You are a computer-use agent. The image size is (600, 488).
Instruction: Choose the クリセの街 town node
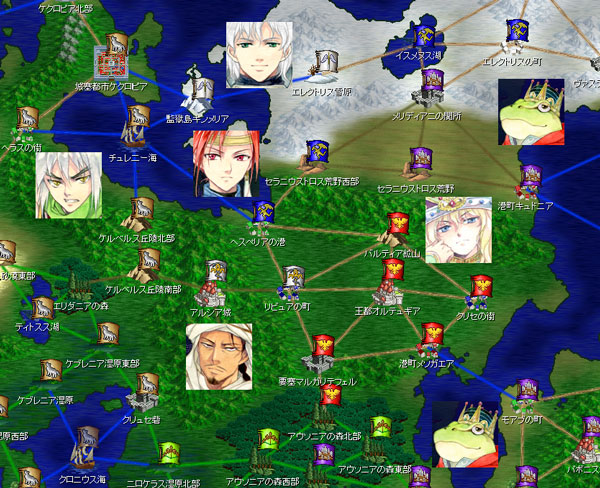[x=481, y=290]
